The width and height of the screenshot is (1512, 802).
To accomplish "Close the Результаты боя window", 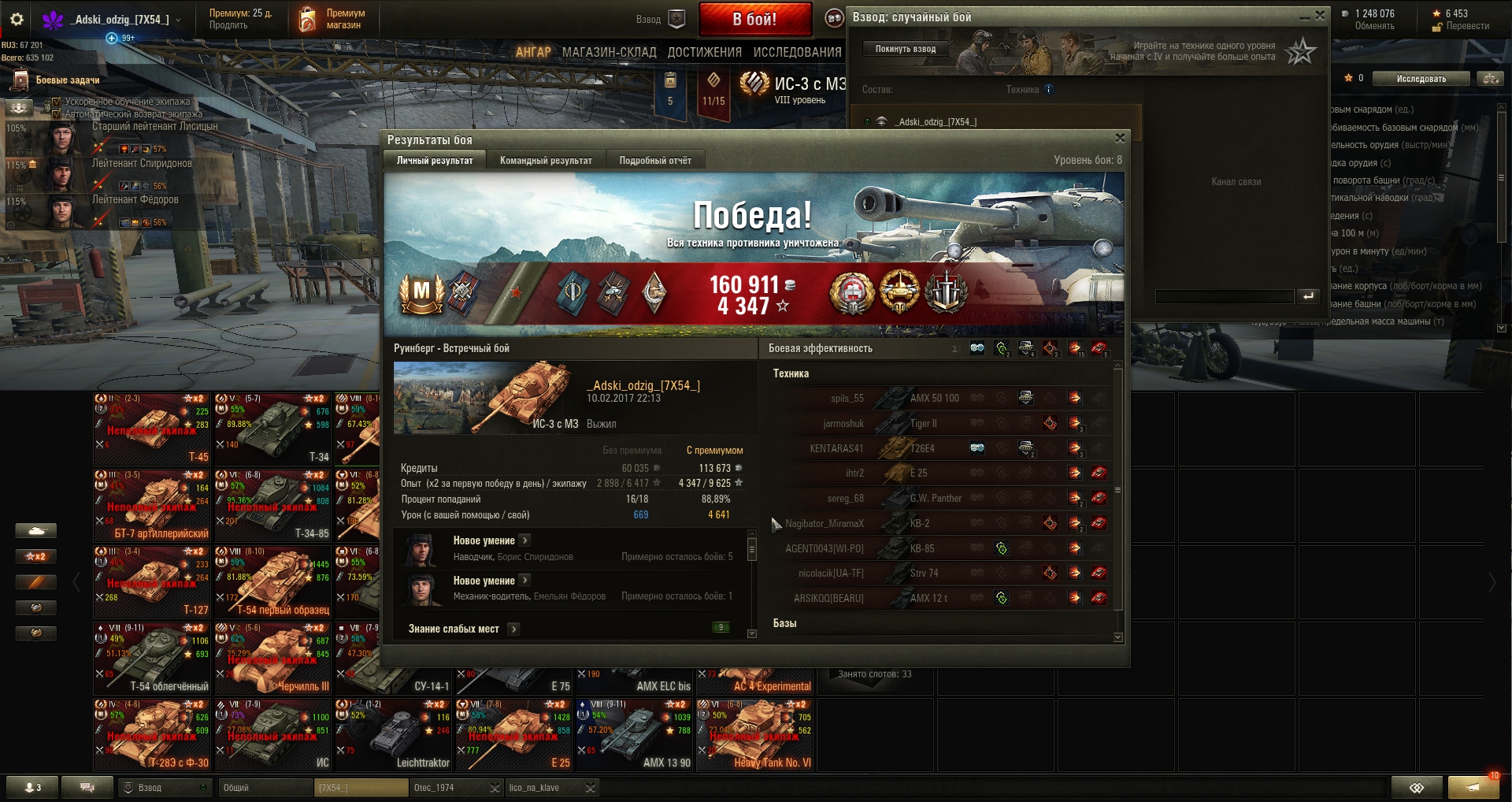I will point(1120,139).
